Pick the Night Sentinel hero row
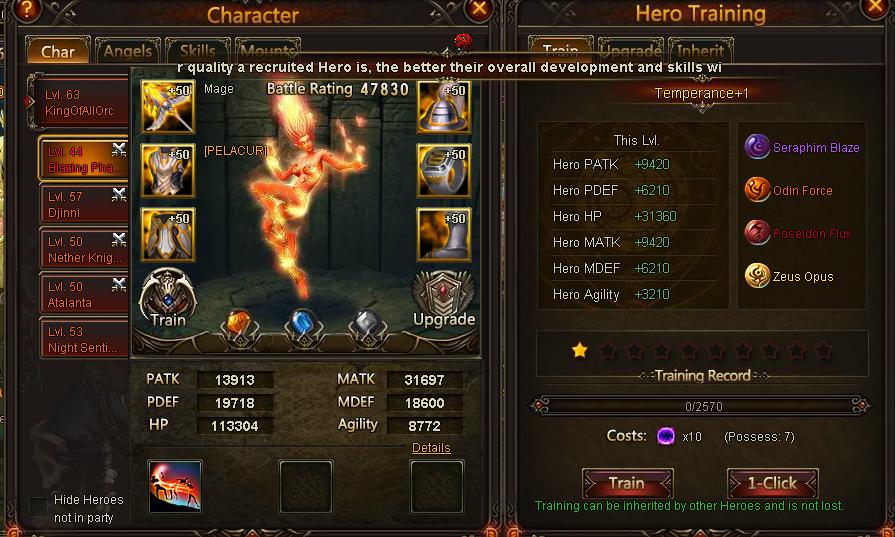895x537 pixels. click(x=82, y=340)
